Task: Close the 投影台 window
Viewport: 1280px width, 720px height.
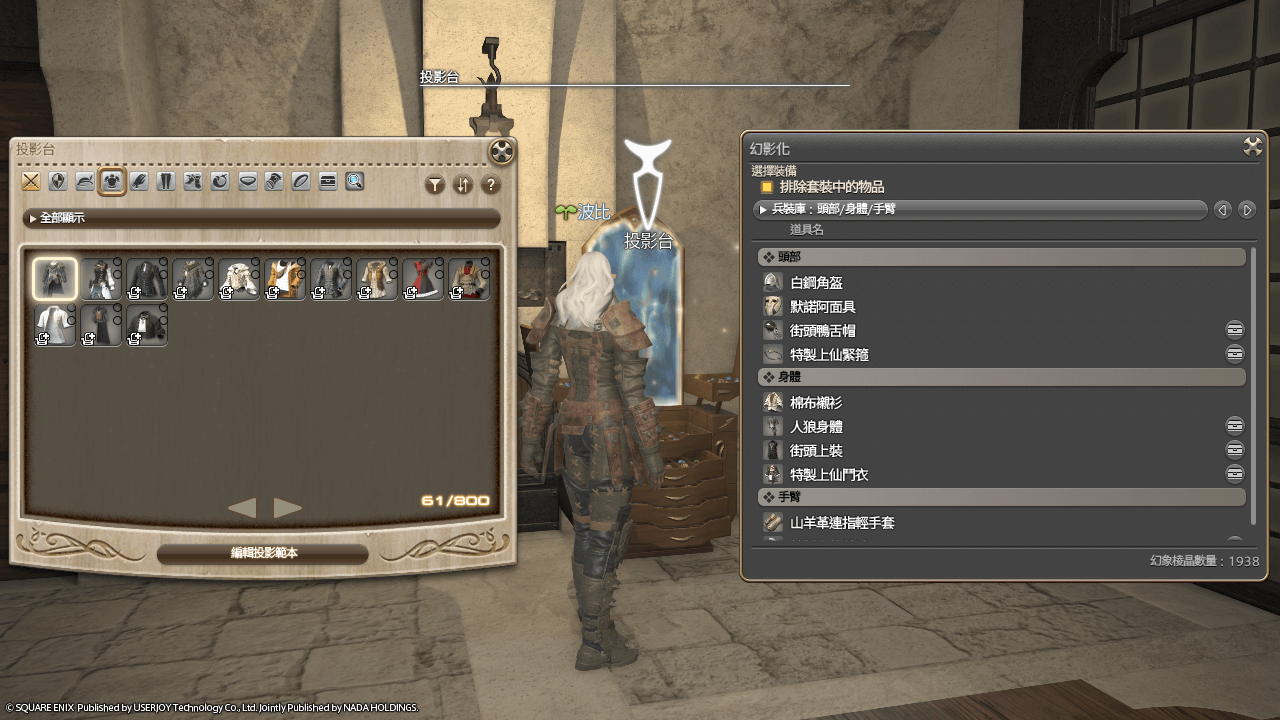Action: click(502, 151)
